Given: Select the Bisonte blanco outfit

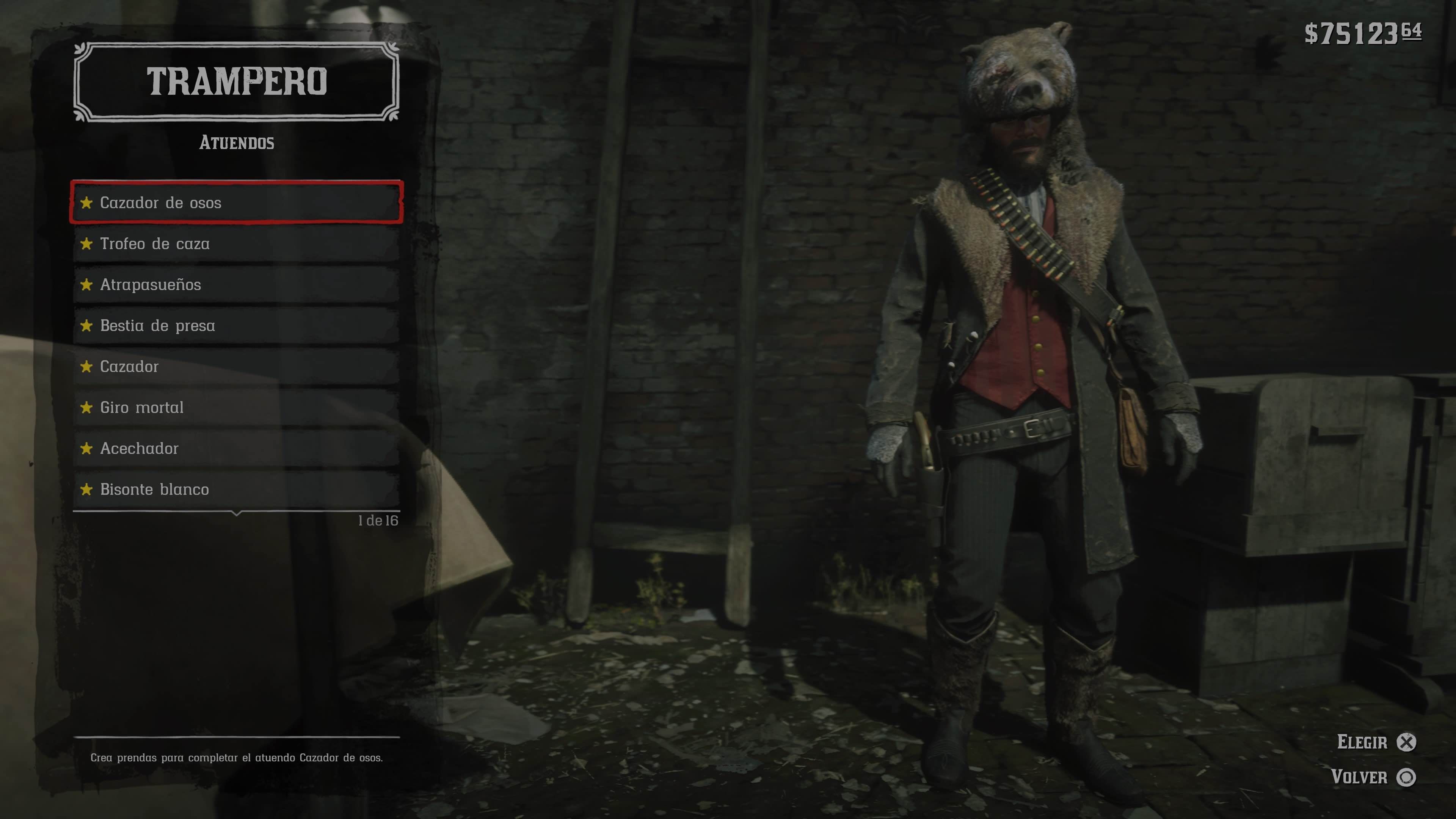Looking at the screenshot, I should pyautogui.click(x=236, y=490).
